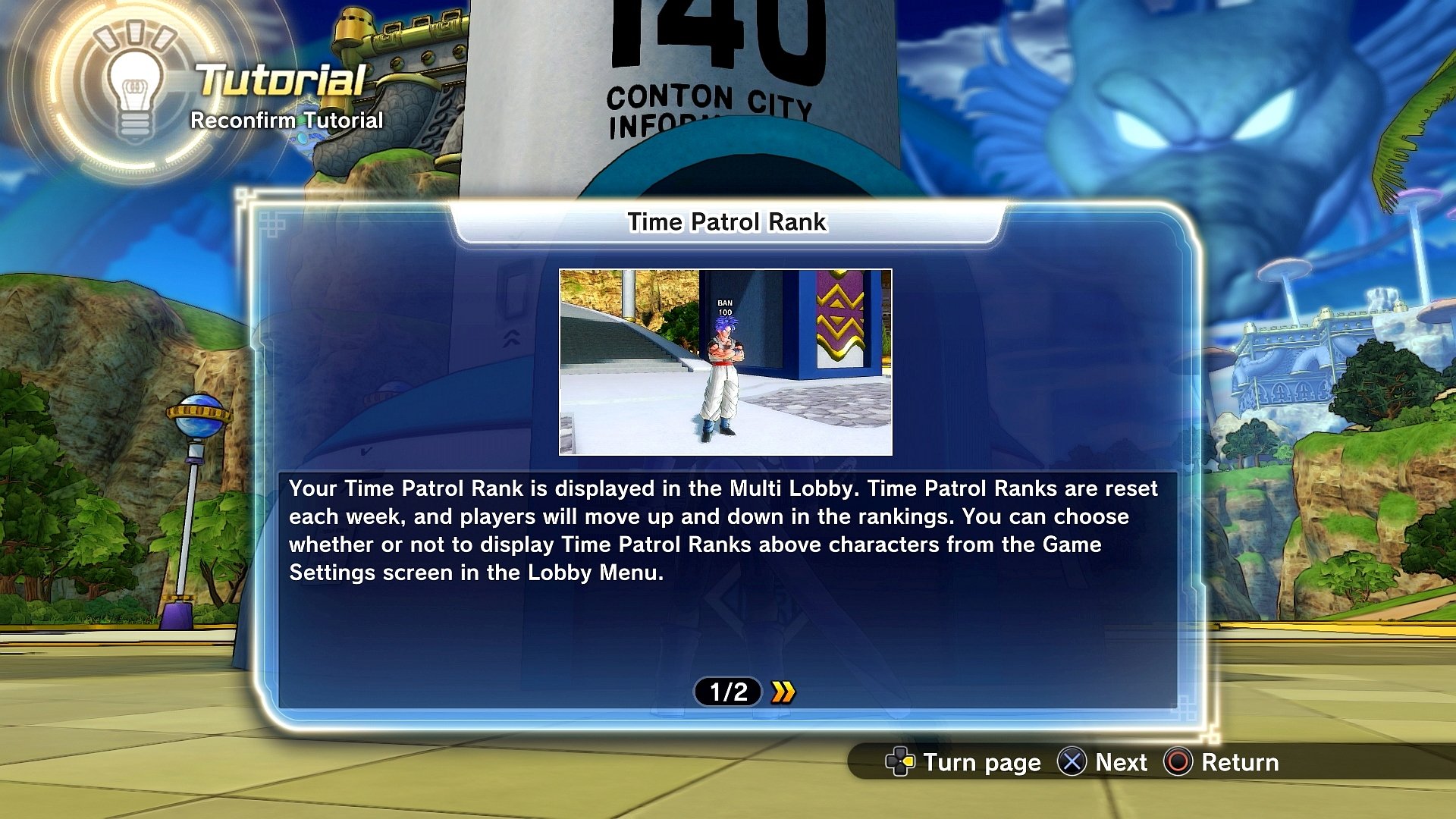Select the Time Patrol Rank title bar
The image size is (1456, 819).
tap(727, 222)
